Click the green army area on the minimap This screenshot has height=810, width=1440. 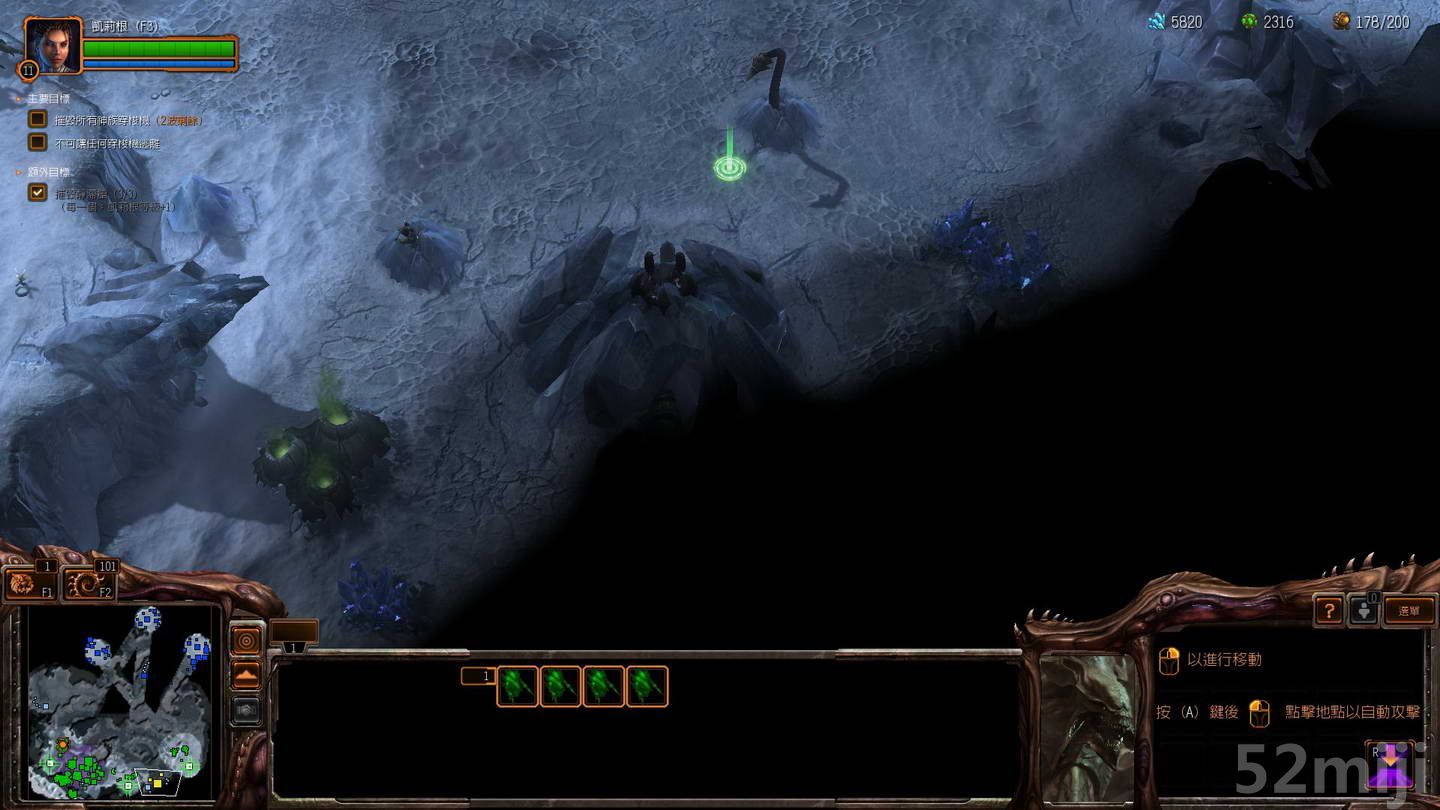pyautogui.click(x=85, y=775)
